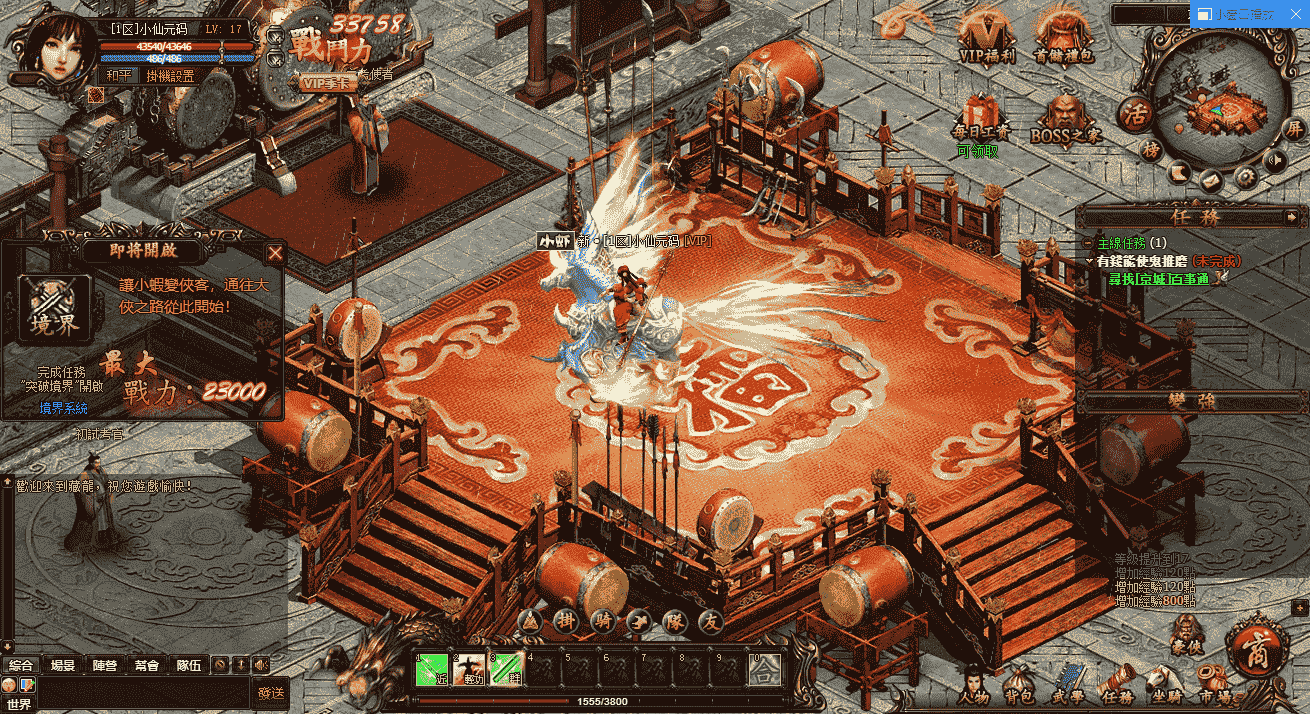
Task: Open the gear settings icon near minimap
Action: 1245,177
